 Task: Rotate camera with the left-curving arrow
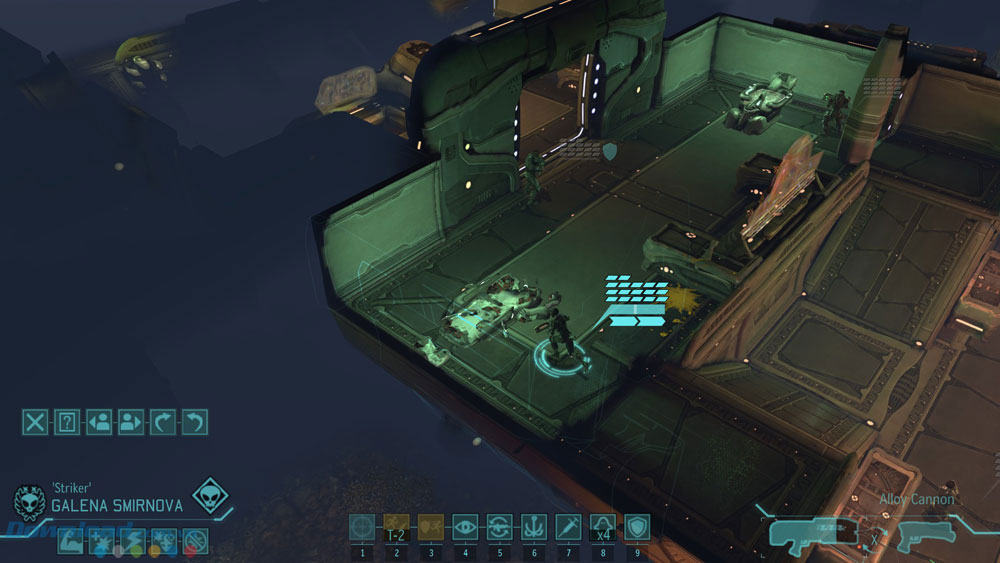tap(195, 422)
